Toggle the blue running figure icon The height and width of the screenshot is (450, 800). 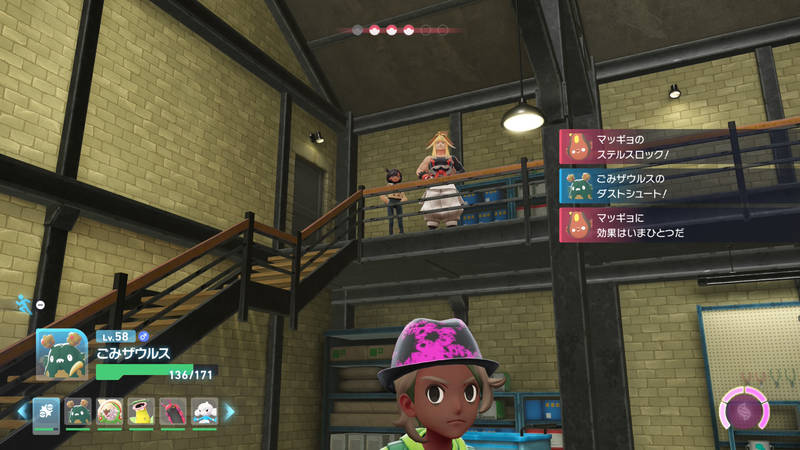click(23, 302)
